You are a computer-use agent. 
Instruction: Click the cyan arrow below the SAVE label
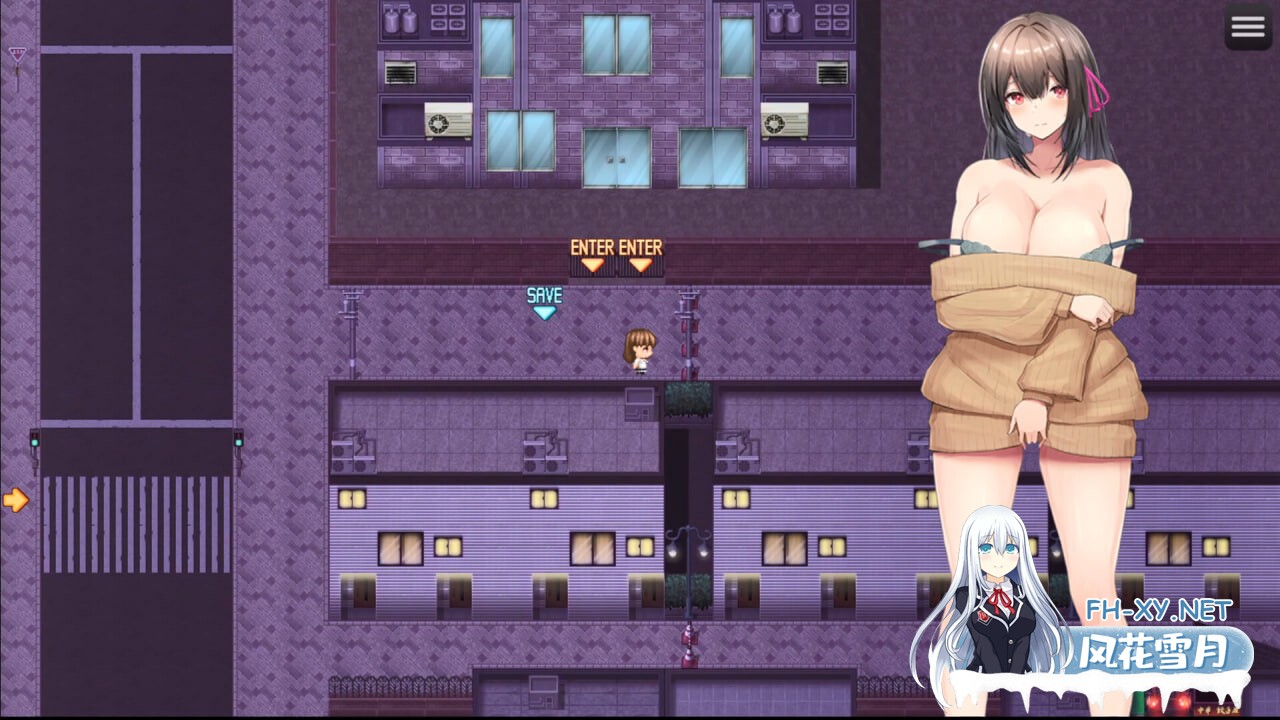point(544,311)
